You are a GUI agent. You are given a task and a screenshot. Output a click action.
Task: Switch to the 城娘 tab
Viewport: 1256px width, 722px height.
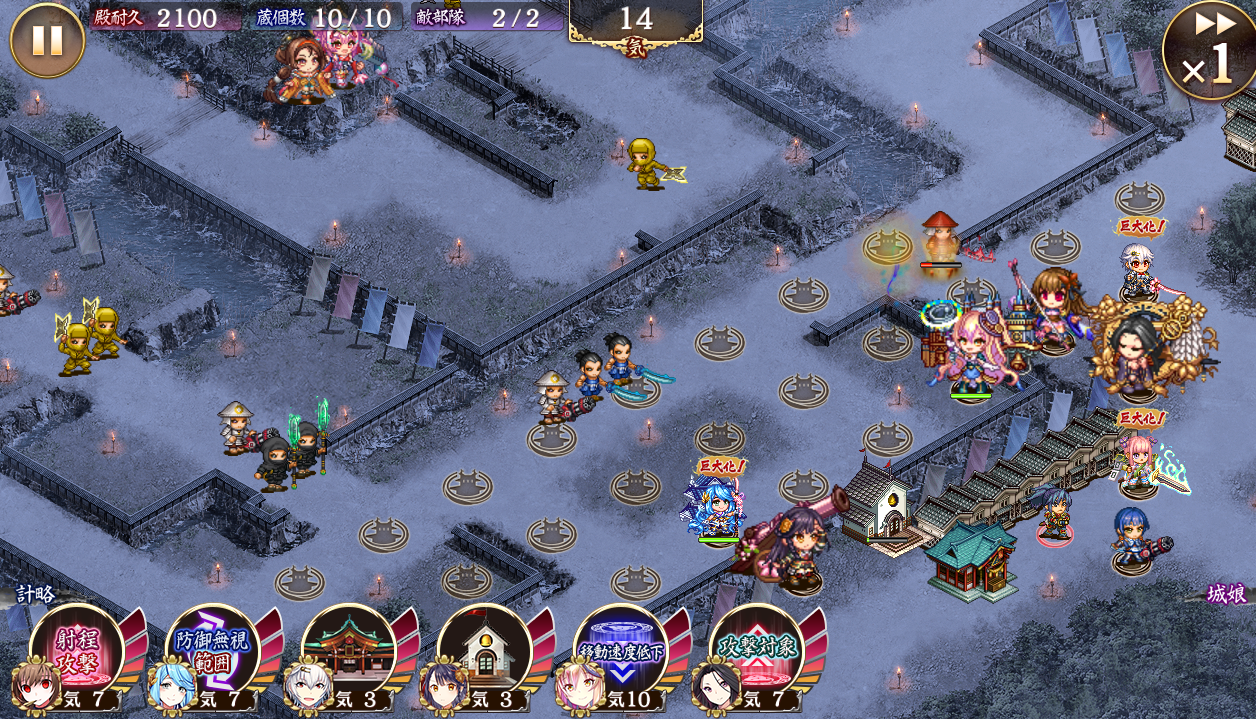pyautogui.click(x=1225, y=594)
